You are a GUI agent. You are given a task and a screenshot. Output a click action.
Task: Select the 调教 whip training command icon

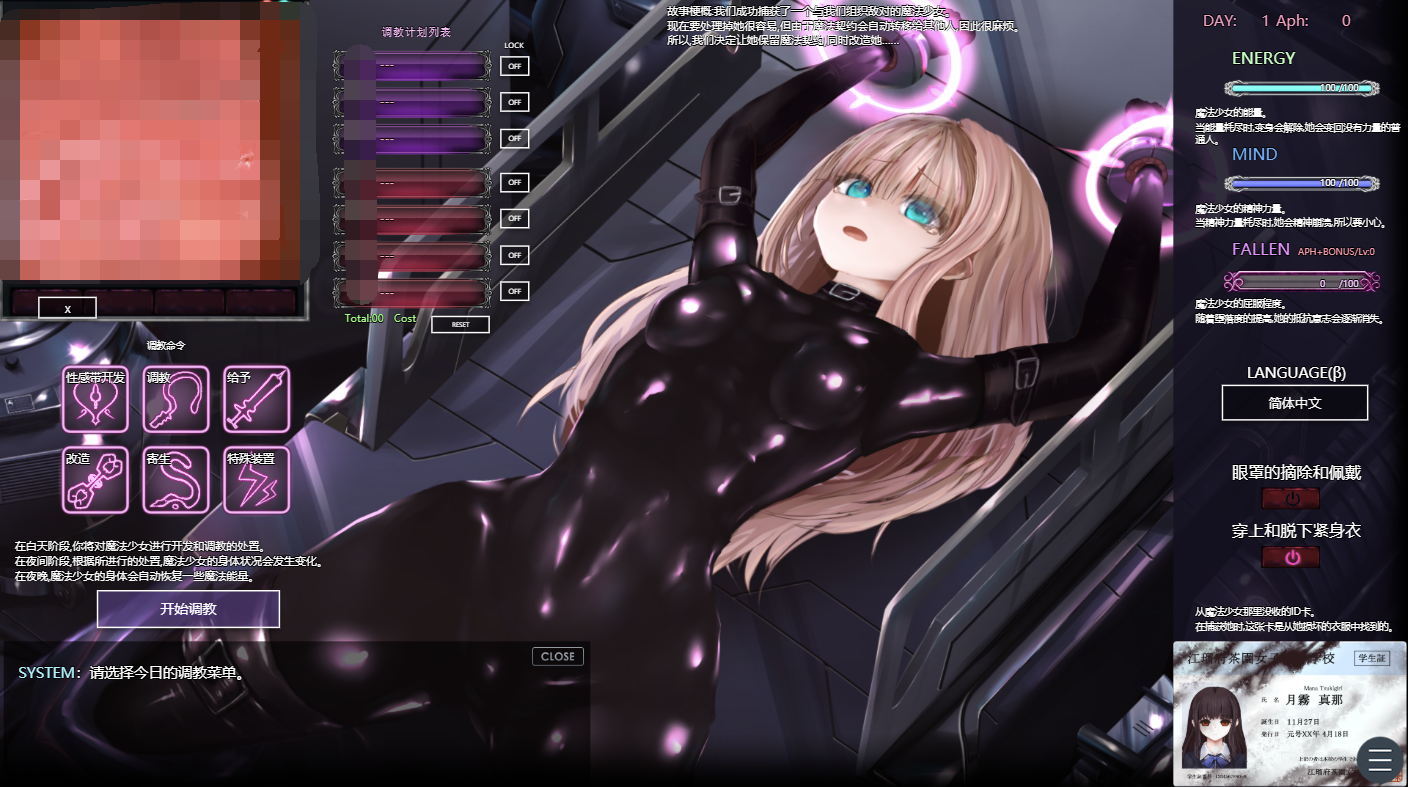pos(176,400)
